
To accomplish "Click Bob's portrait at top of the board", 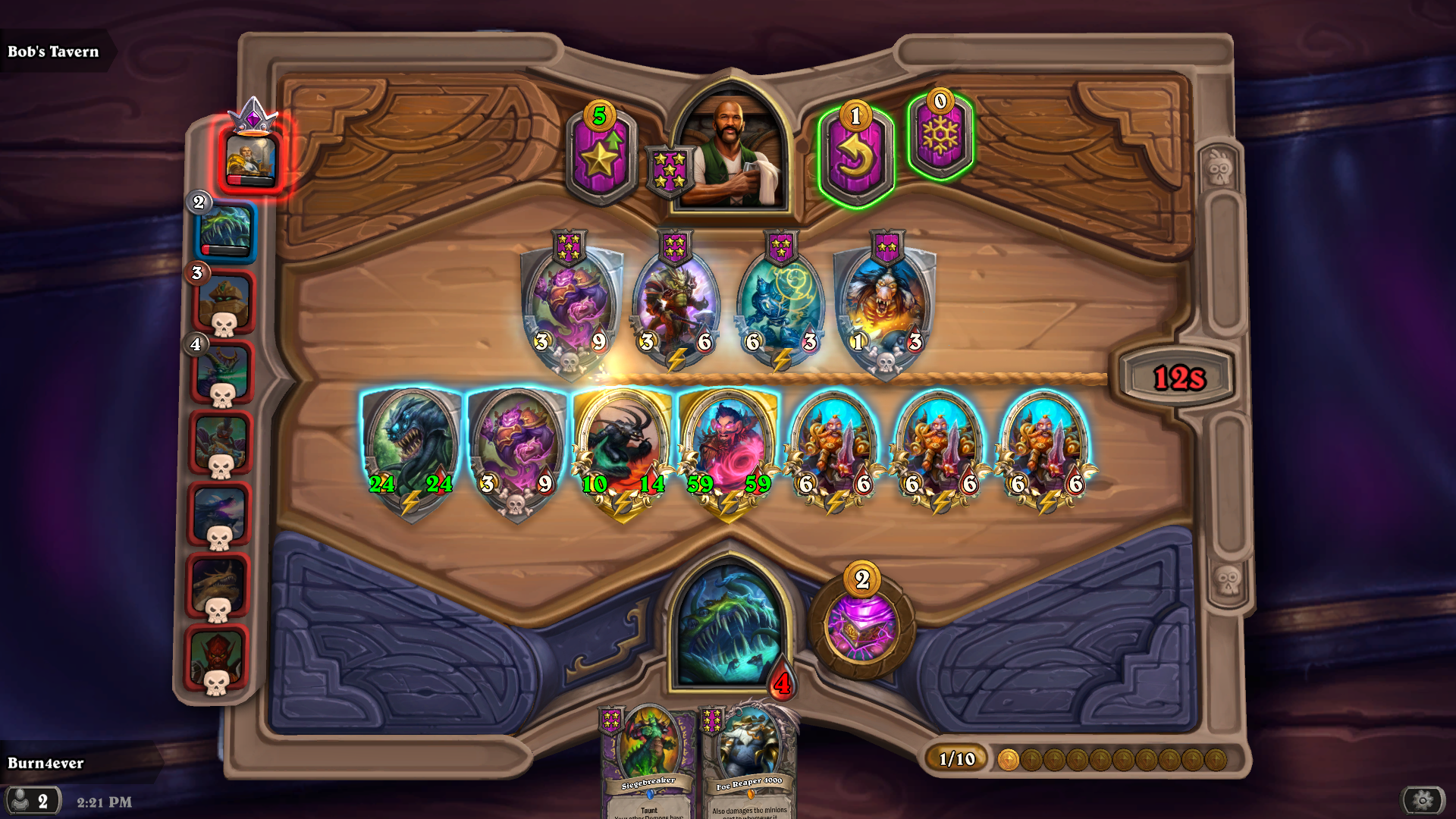I will [730, 140].
